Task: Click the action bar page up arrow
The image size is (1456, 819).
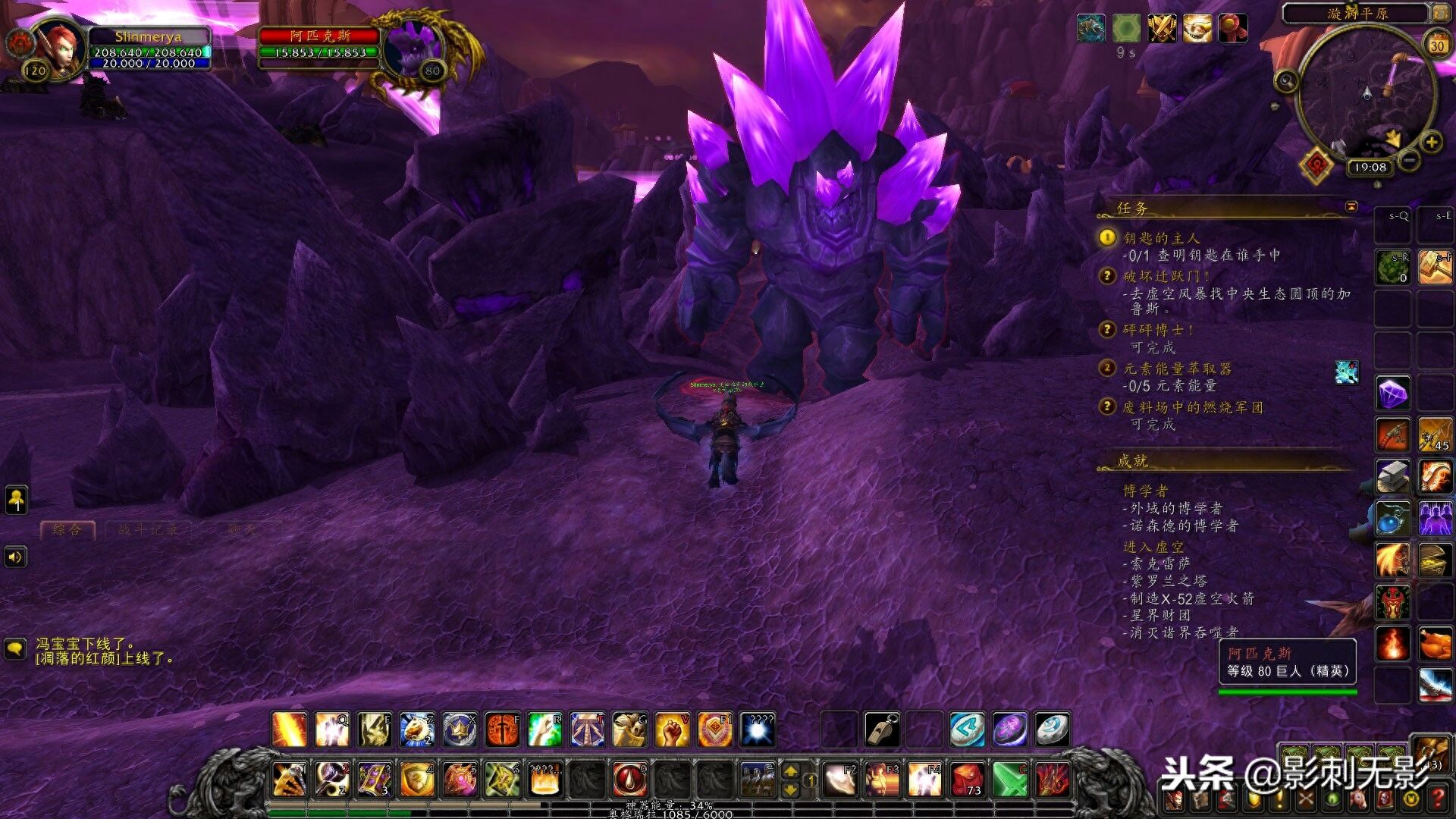Action: pos(790,771)
